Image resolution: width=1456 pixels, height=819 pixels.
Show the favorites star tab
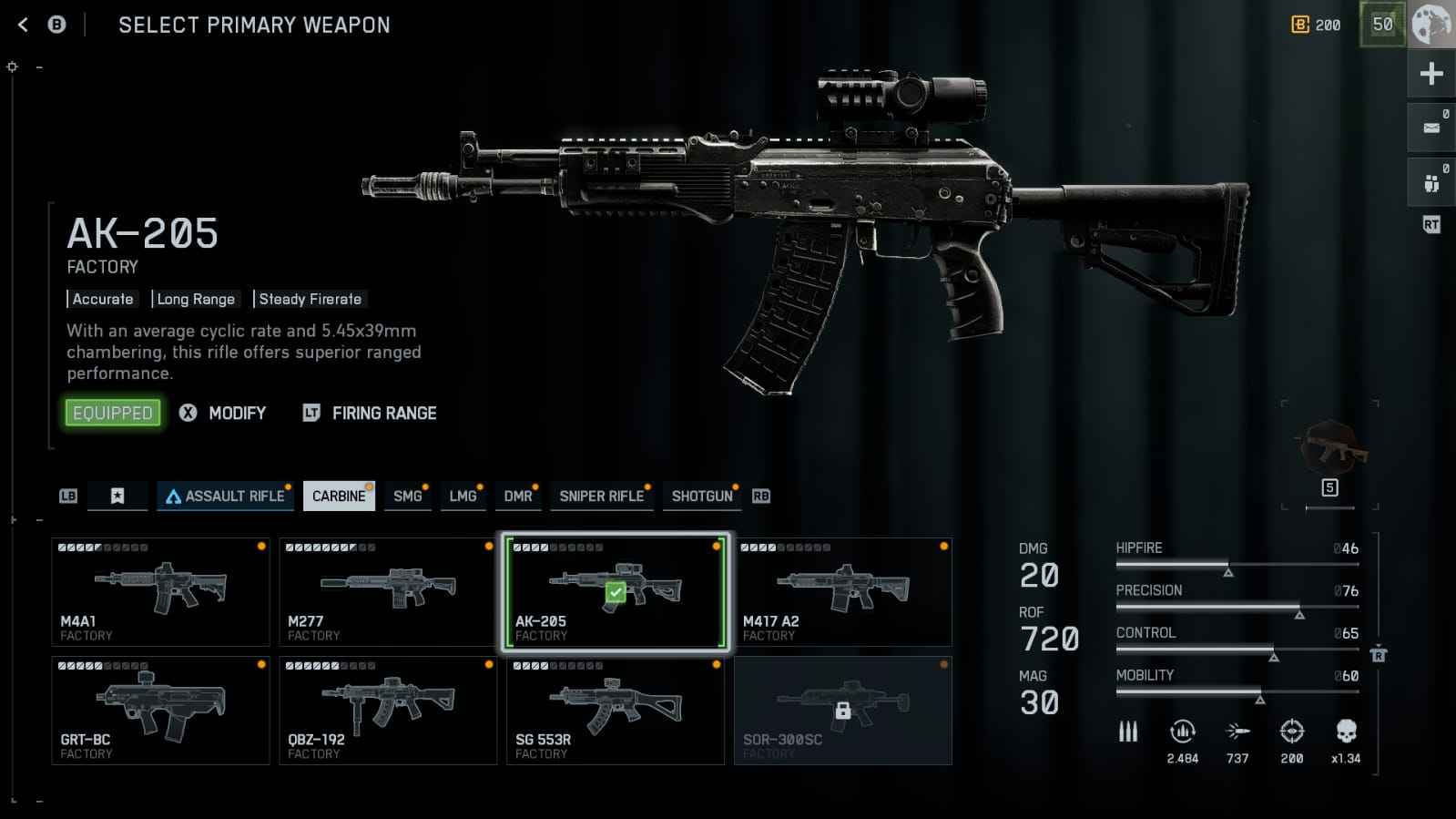117,497
